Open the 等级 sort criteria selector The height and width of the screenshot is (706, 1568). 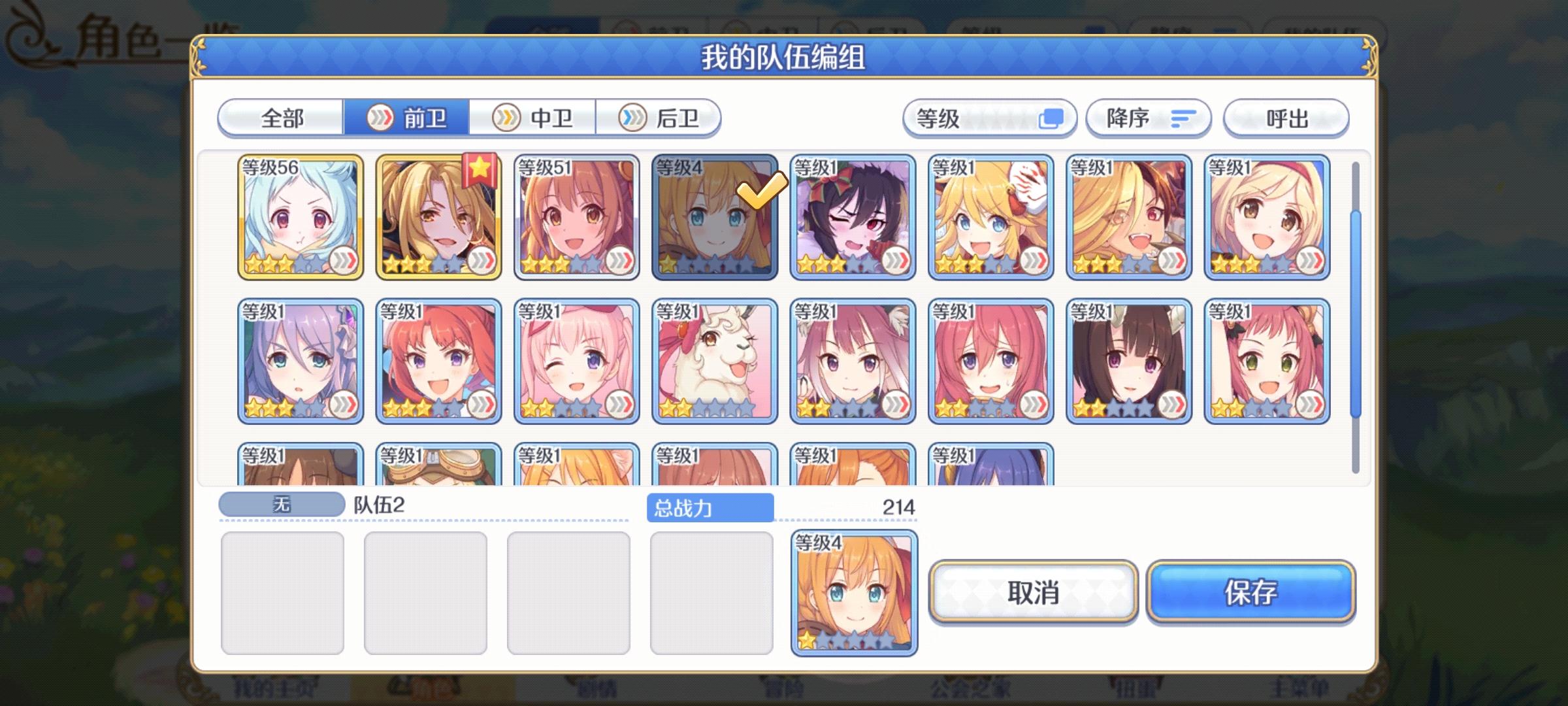coord(990,119)
